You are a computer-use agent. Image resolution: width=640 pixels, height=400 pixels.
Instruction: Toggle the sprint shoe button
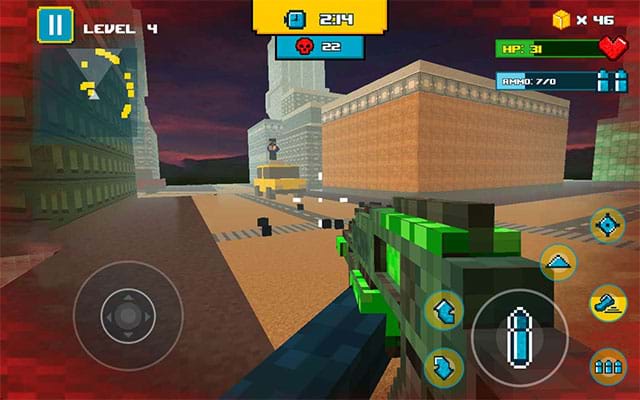[x=607, y=301]
